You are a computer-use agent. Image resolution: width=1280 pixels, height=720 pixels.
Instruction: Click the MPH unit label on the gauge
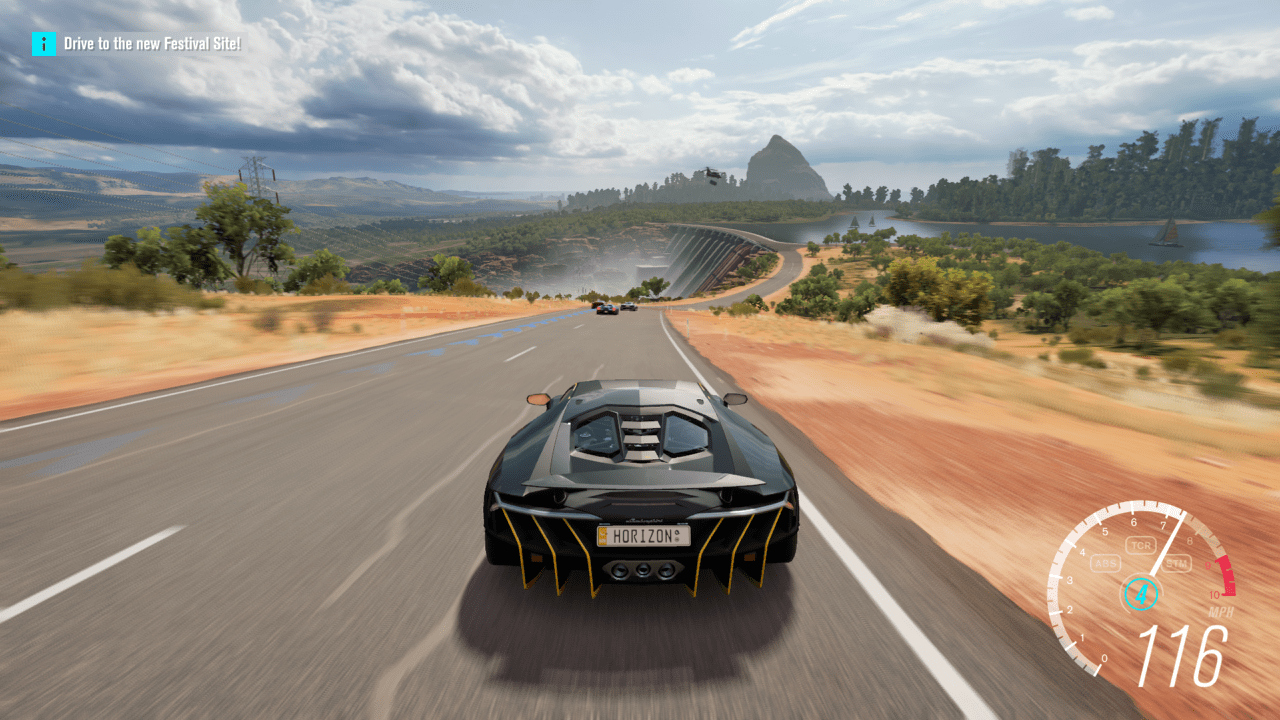tap(1221, 610)
